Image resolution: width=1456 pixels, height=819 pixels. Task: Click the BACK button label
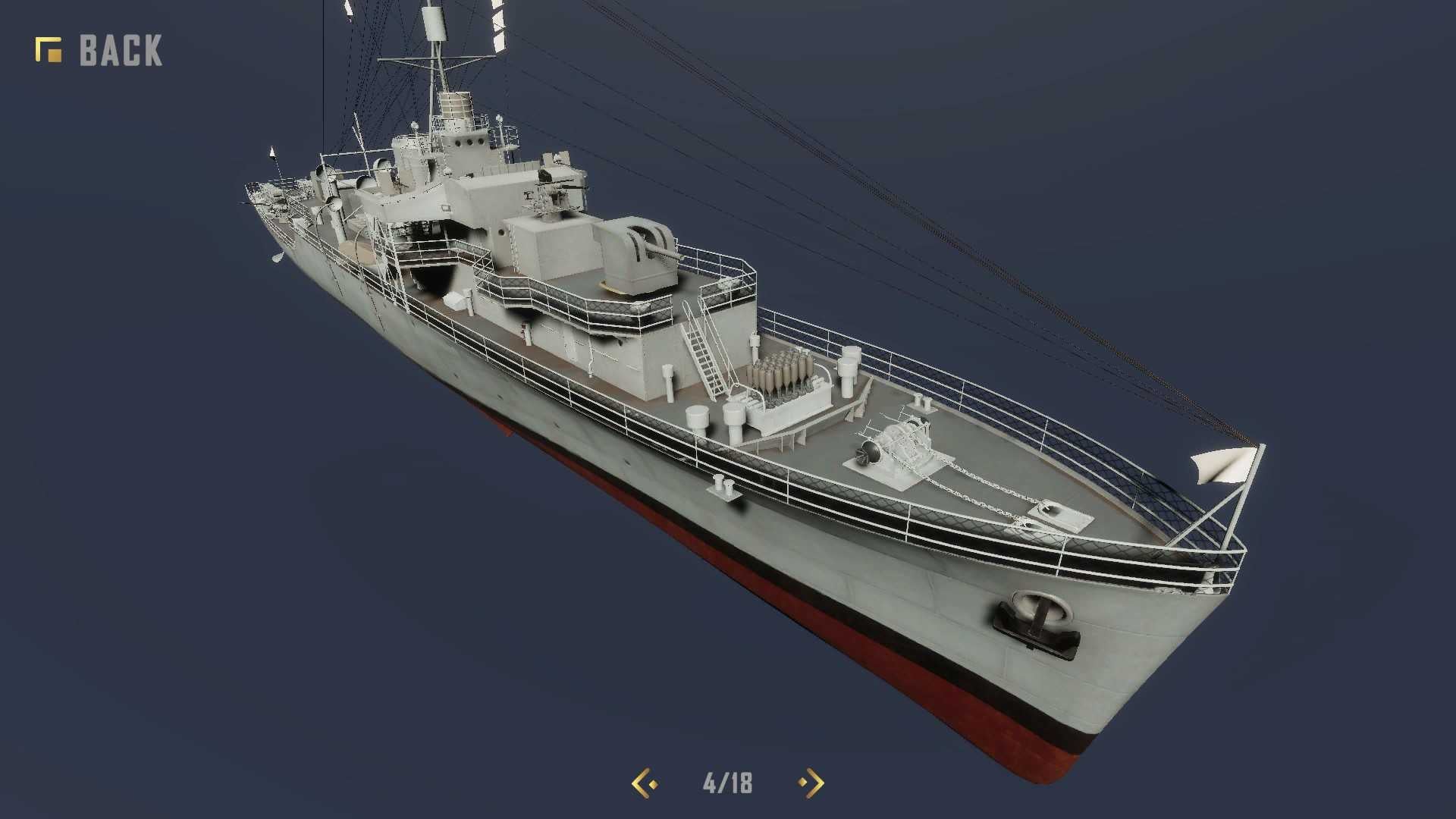tap(120, 49)
